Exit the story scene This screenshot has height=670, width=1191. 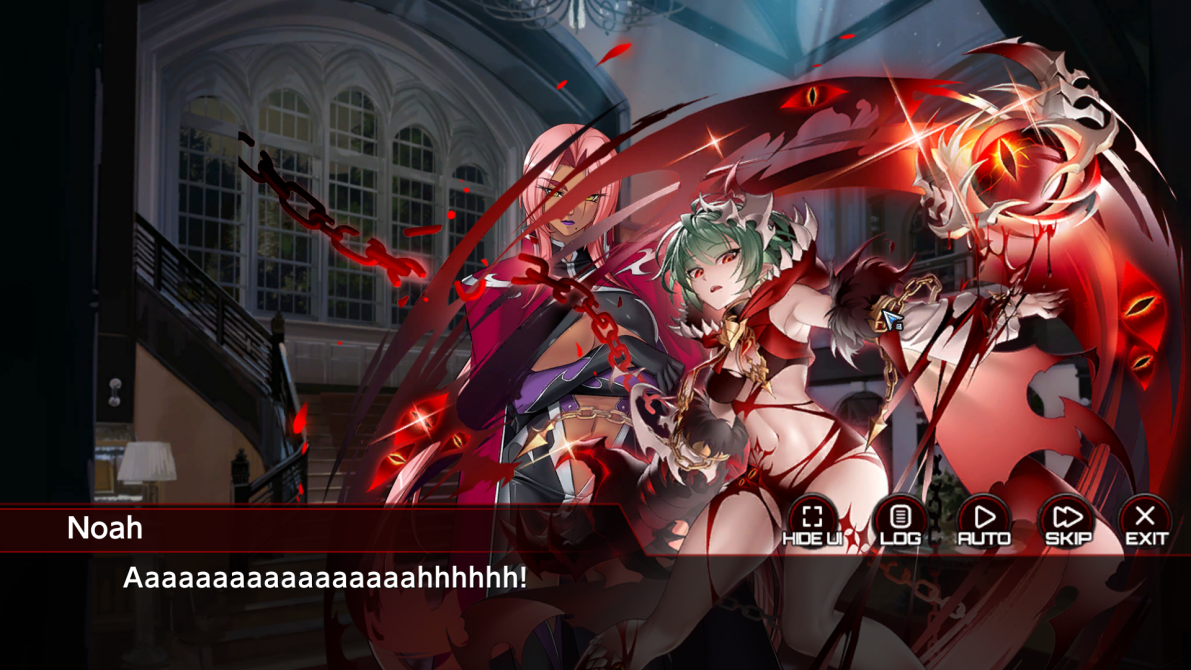coord(1146,522)
